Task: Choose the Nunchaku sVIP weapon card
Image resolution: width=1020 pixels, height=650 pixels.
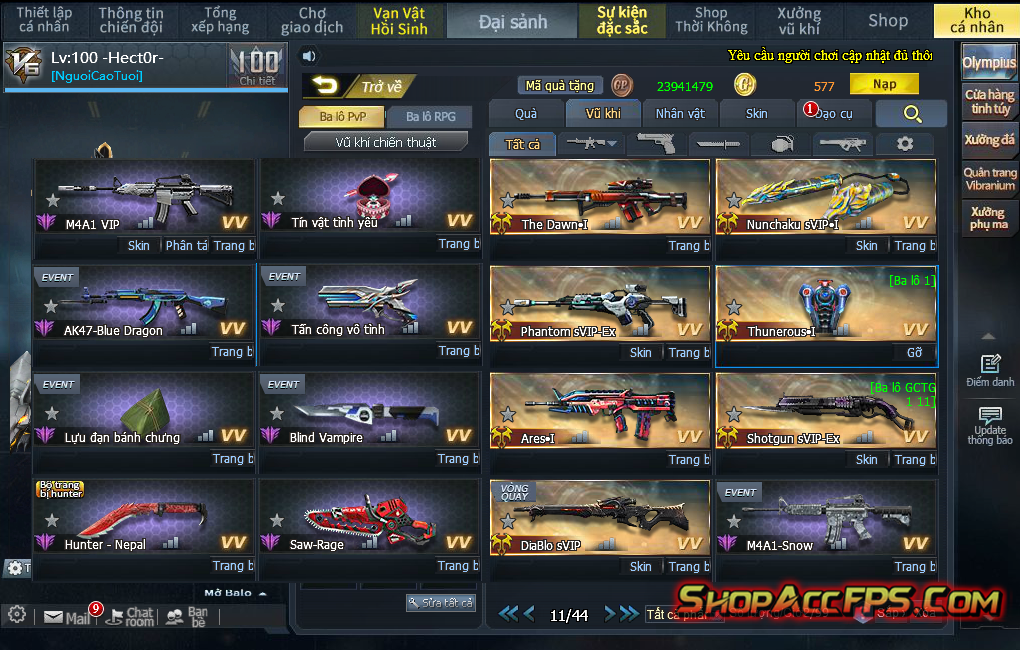Action: pyautogui.click(x=826, y=198)
